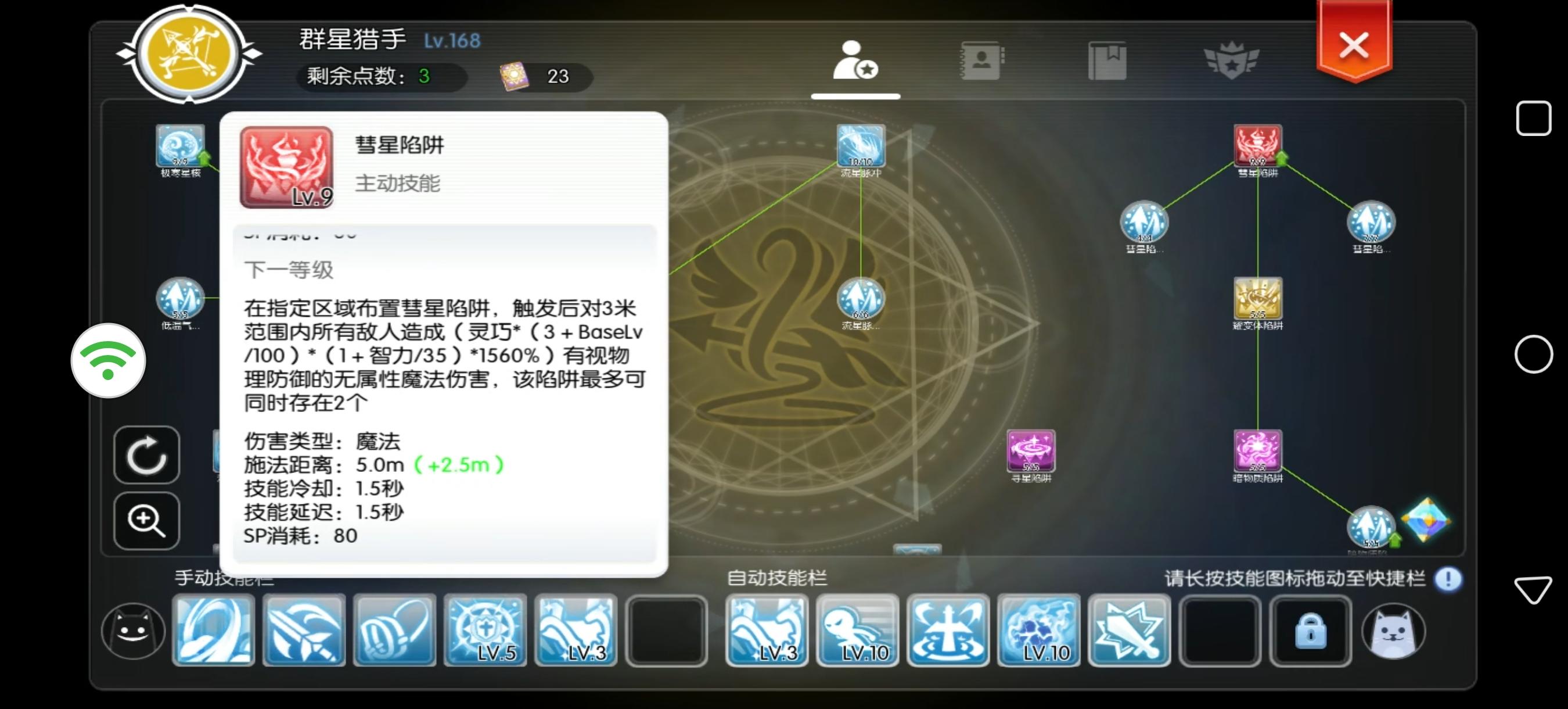The height and width of the screenshot is (709, 1568).
Task: Click the 群星猎手 class emblem
Action: point(189,55)
